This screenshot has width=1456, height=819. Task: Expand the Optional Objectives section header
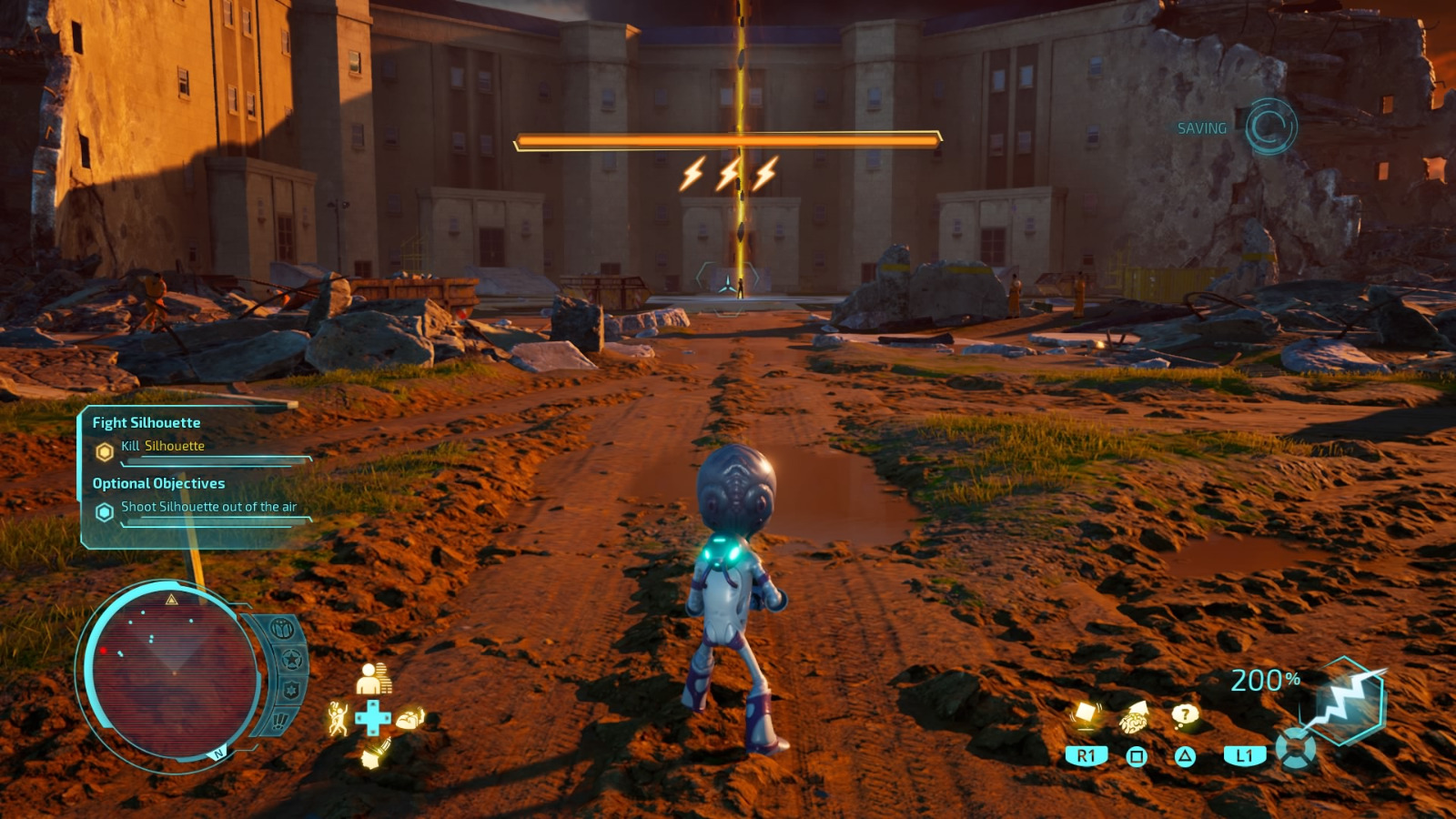(x=157, y=483)
